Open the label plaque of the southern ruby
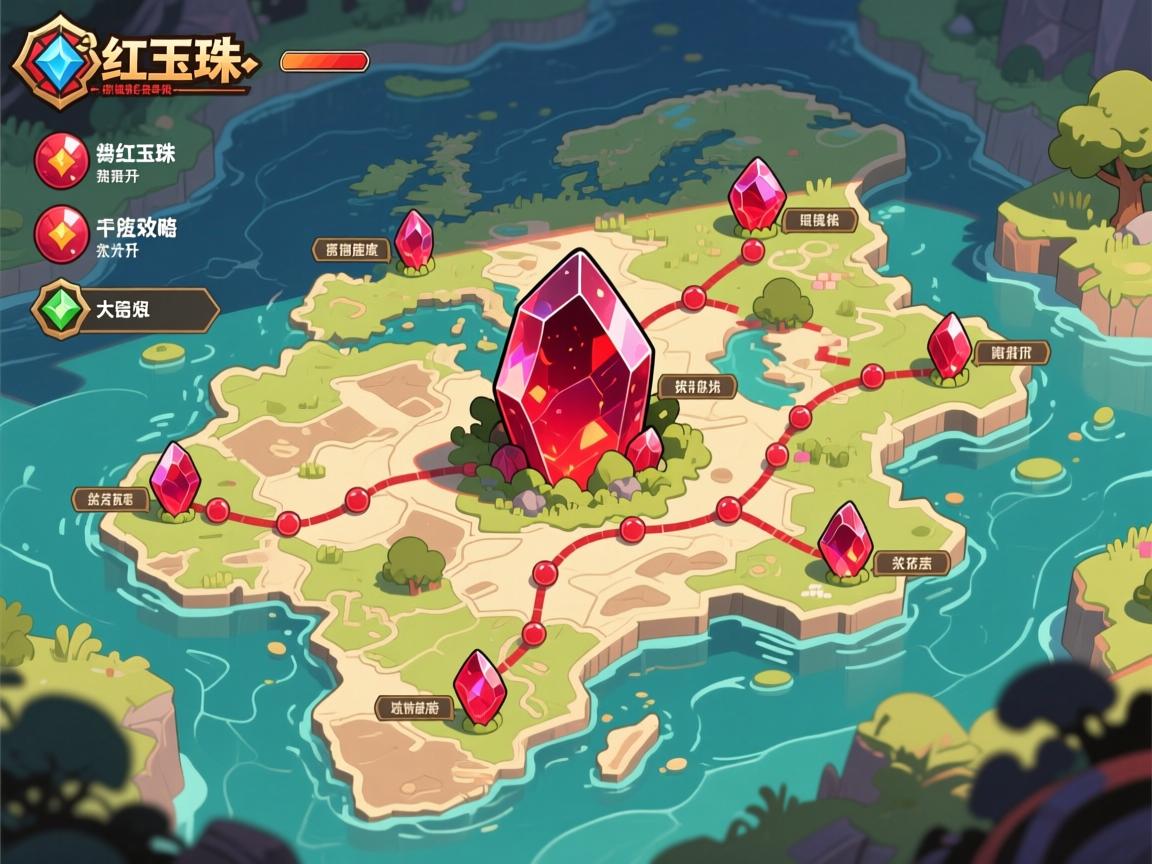1152x864 pixels. pos(414,708)
